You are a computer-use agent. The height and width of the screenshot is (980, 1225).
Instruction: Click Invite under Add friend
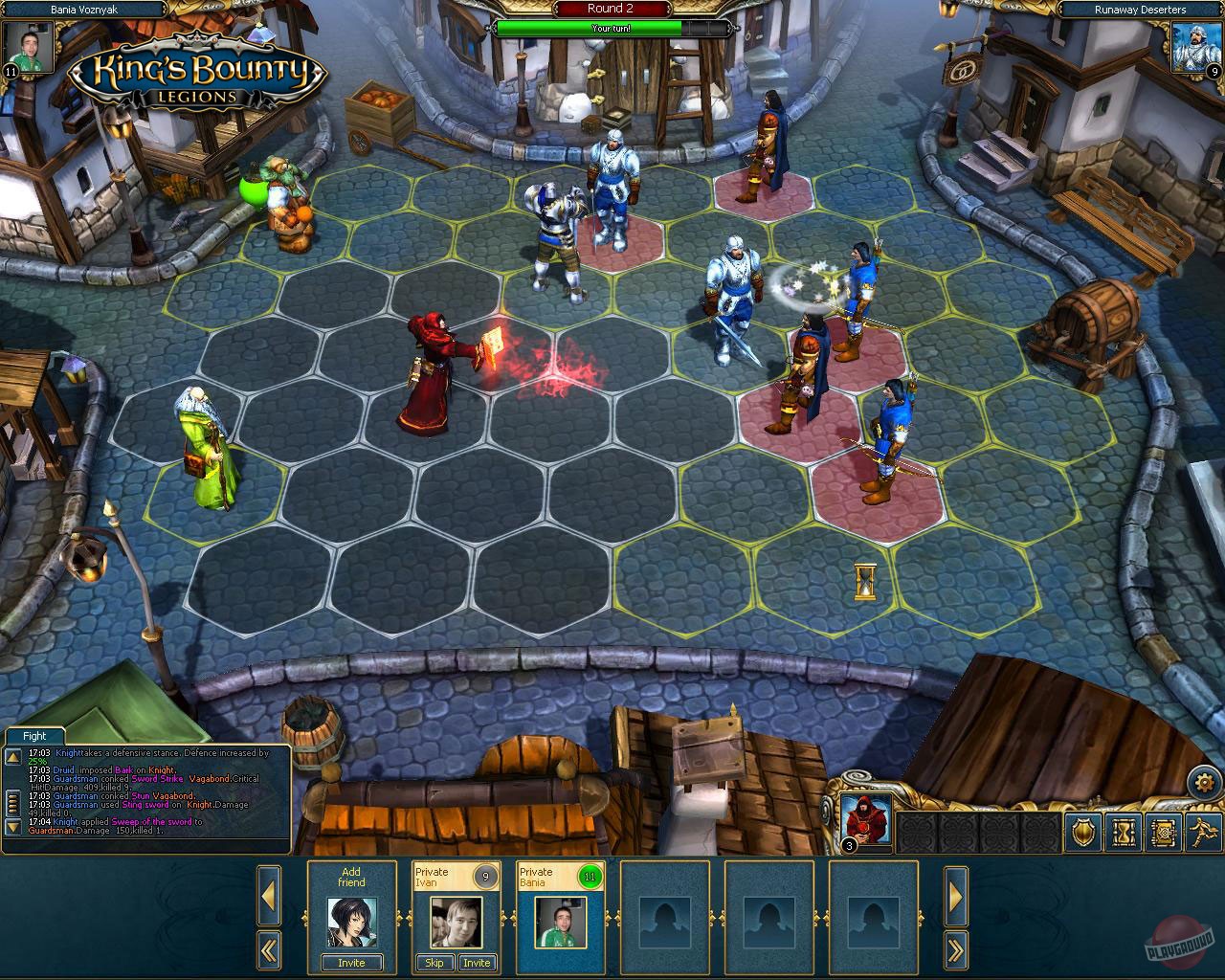(351, 963)
